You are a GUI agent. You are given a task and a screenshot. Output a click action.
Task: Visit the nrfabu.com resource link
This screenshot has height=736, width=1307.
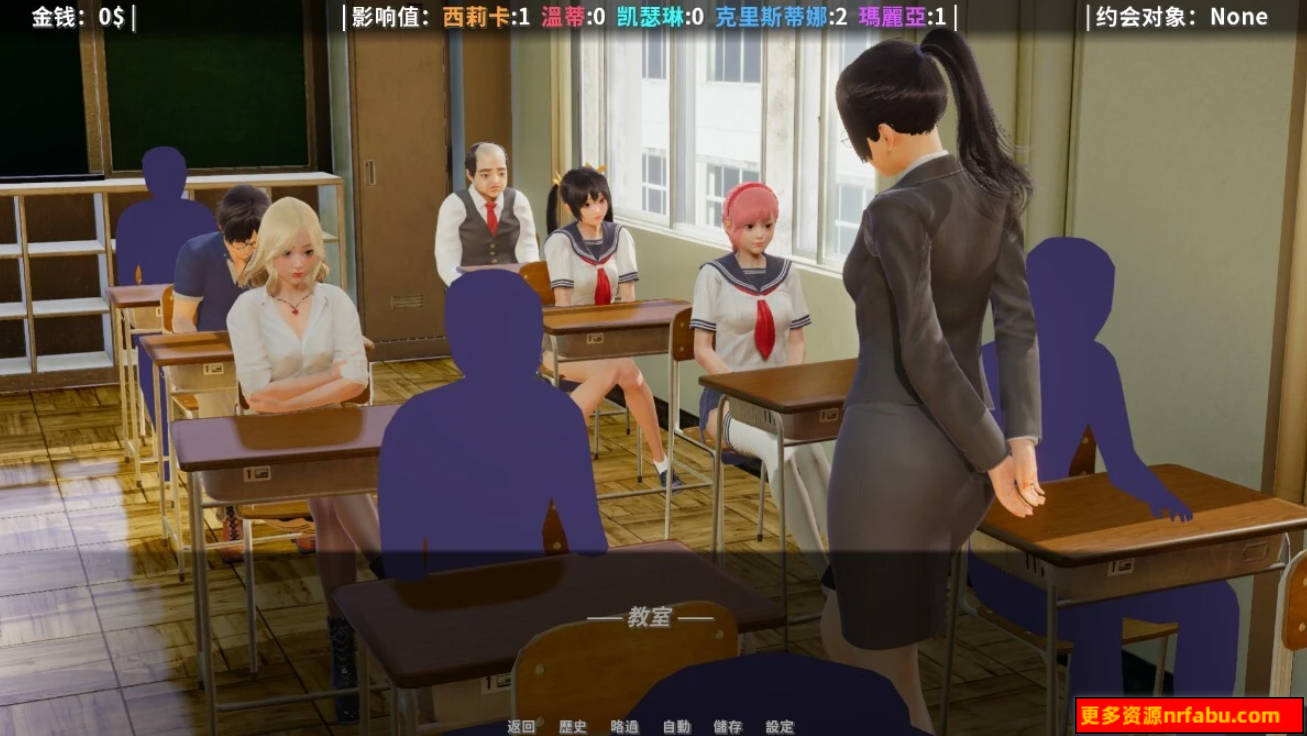[x=1188, y=713]
